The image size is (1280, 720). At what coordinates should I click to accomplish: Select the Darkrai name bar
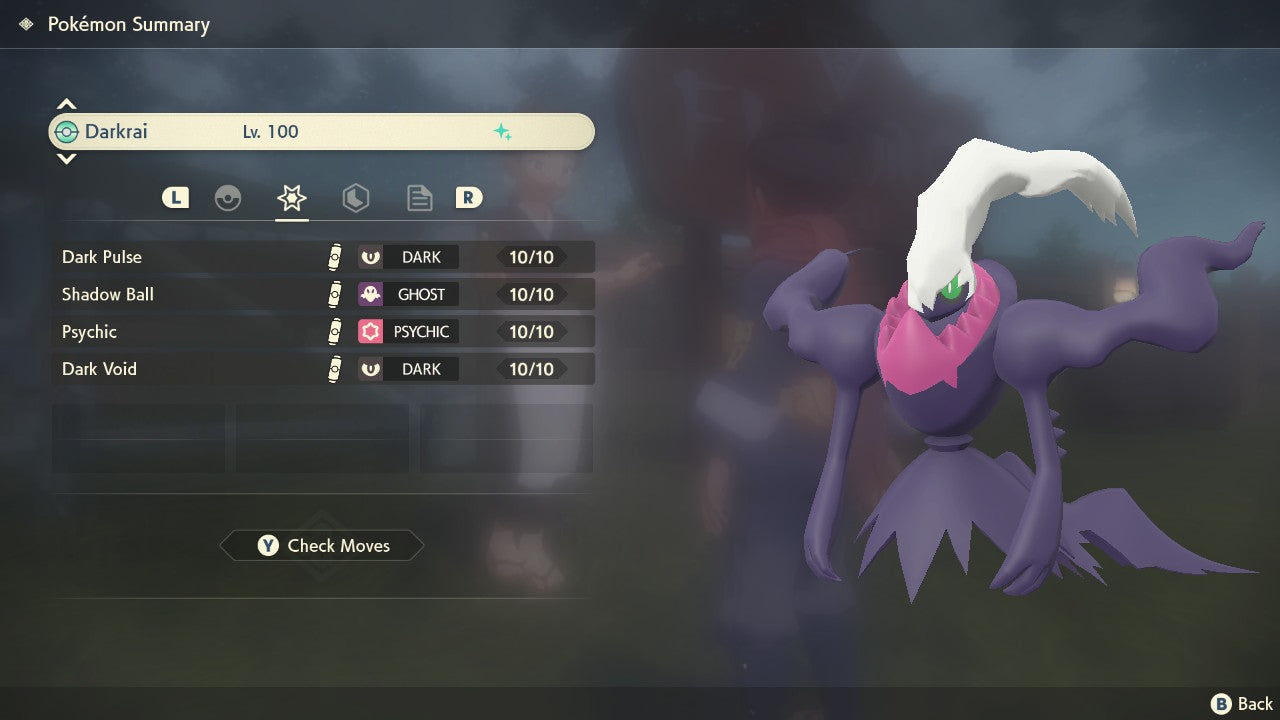click(x=322, y=132)
